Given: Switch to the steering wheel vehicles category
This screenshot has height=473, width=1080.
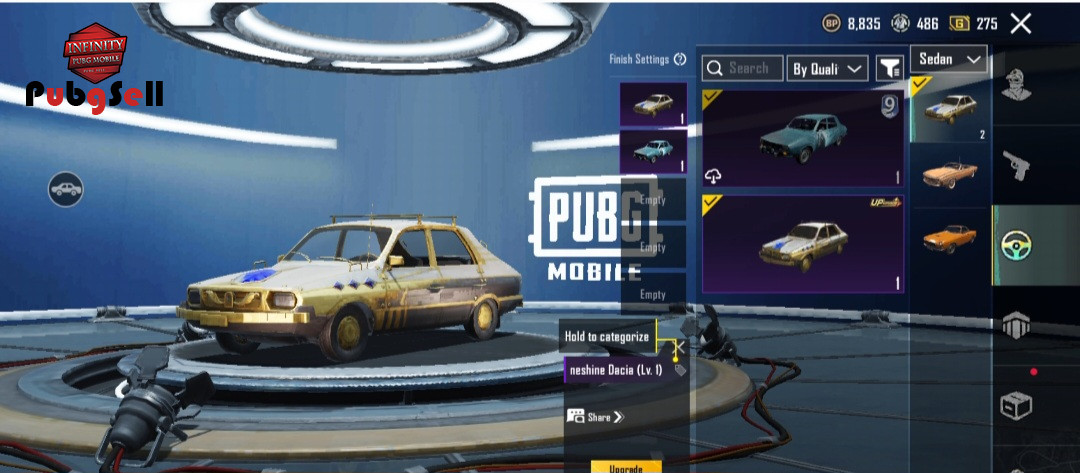Looking at the screenshot, I should [1017, 245].
